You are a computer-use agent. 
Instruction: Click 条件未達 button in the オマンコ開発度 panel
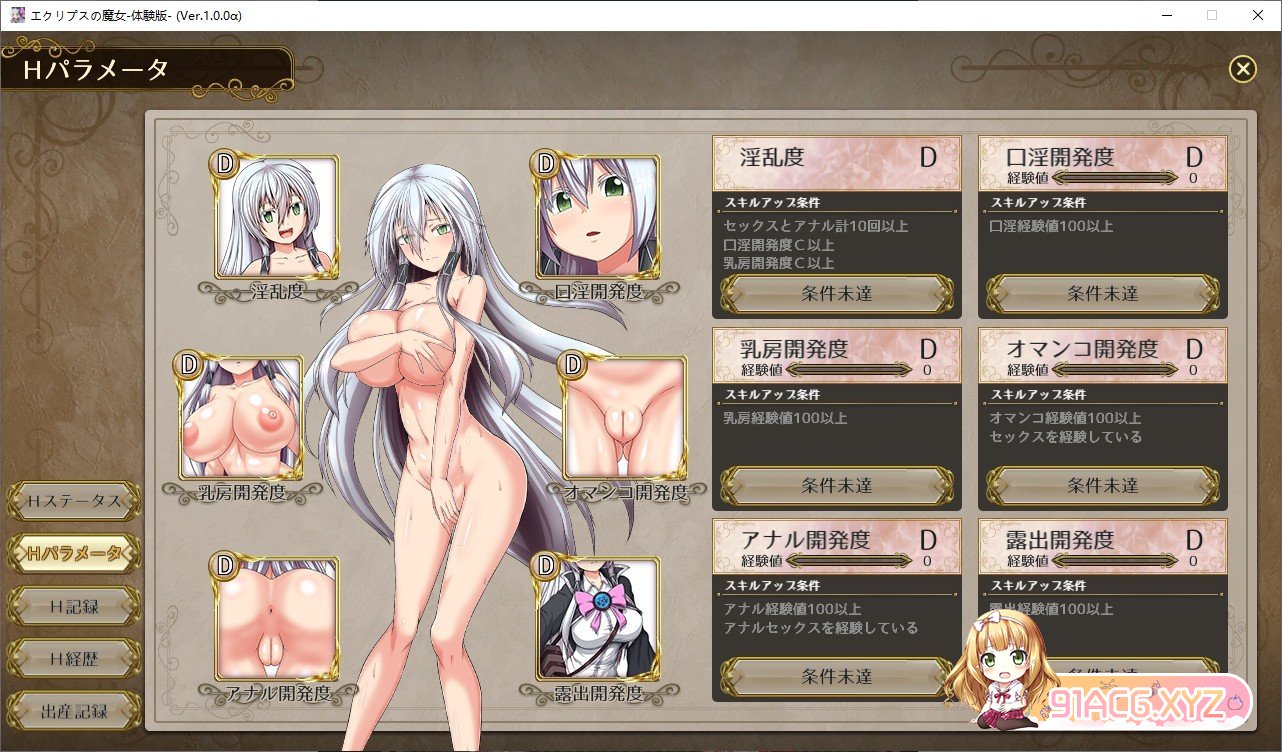[1103, 486]
